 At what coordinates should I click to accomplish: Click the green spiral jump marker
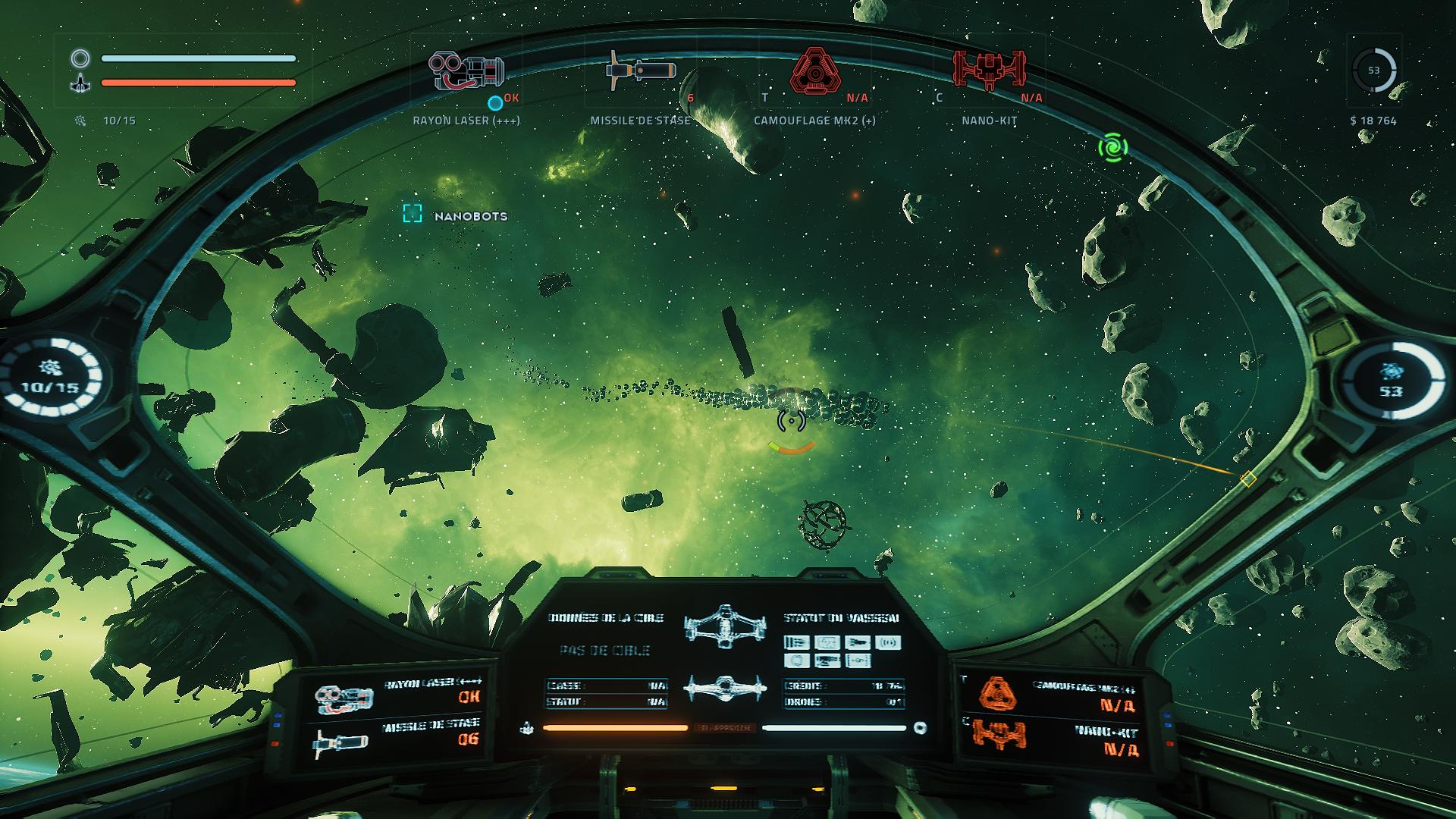[x=1112, y=147]
